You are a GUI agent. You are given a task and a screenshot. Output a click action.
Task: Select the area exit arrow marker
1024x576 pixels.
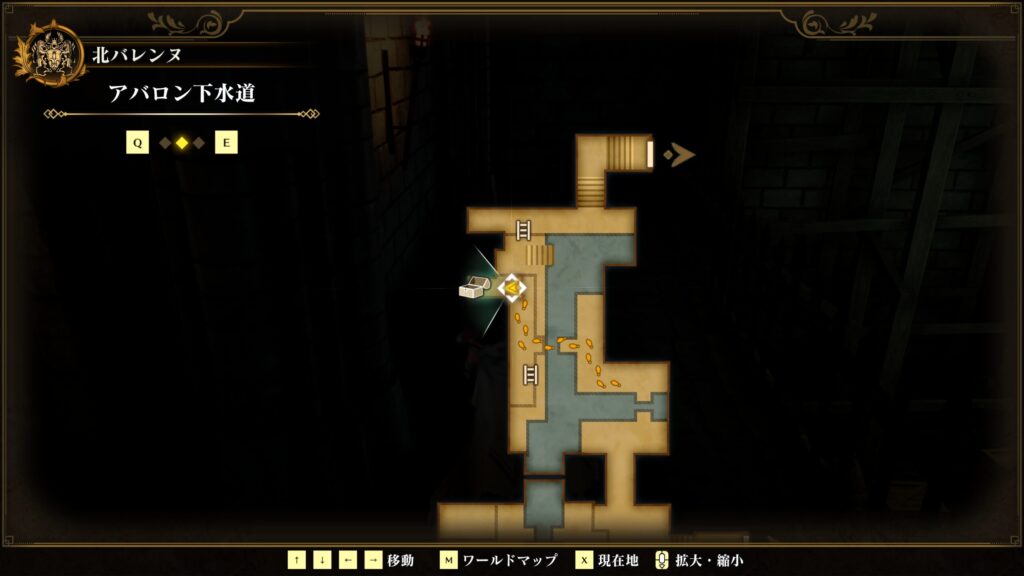[x=683, y=154]
